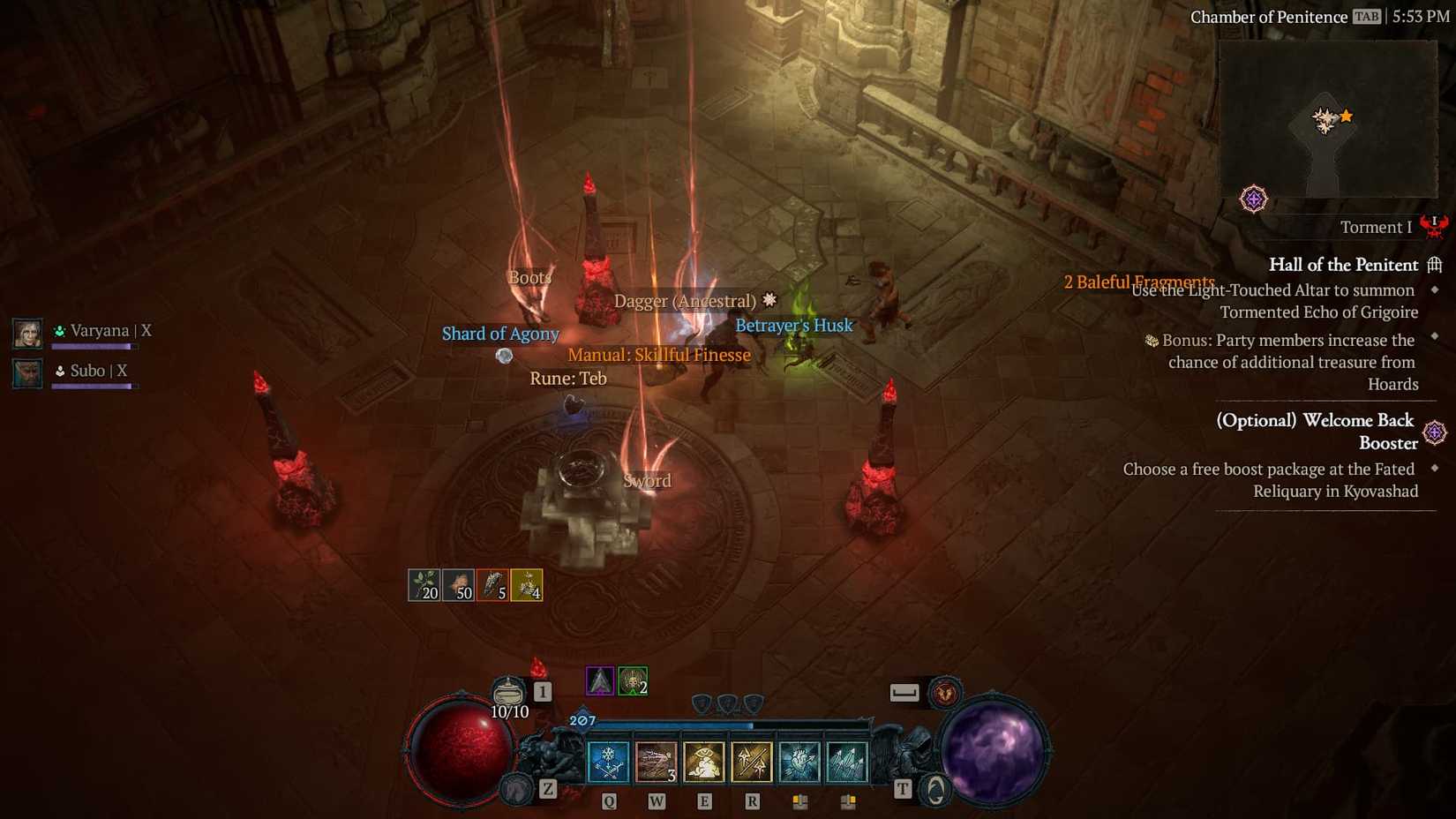The width and height of the screenshot is (1456, 819).
Task: Select the frost skill in the Q slot
Action: (x=608, y=761)
